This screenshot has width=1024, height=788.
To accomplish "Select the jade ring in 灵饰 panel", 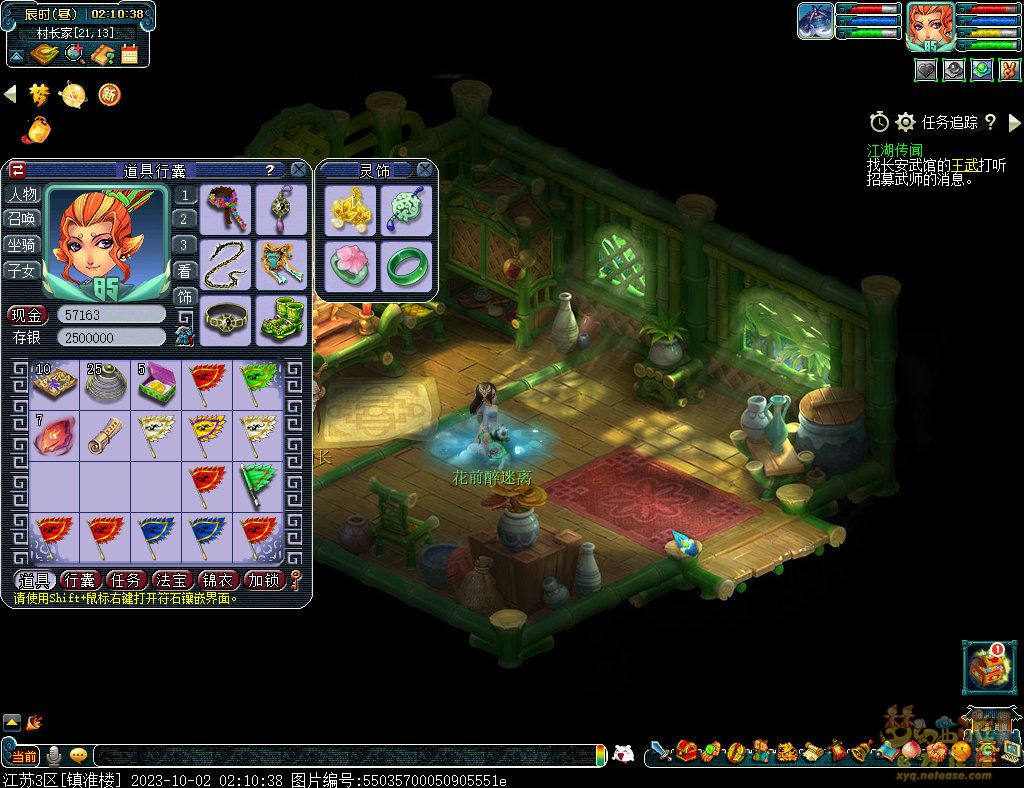I will 406,267.
